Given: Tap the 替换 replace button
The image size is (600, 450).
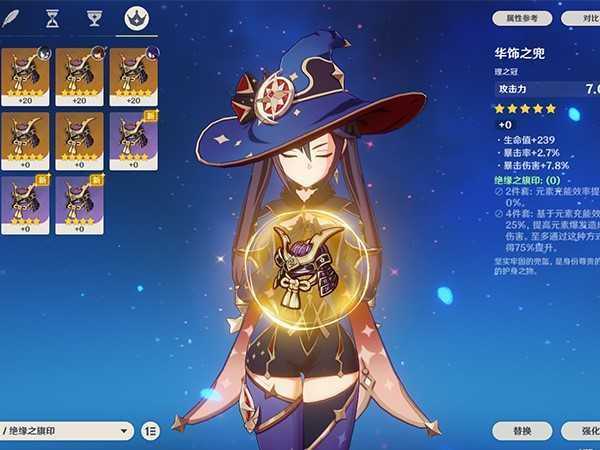Looking at the screenshot, I should 522,430.
